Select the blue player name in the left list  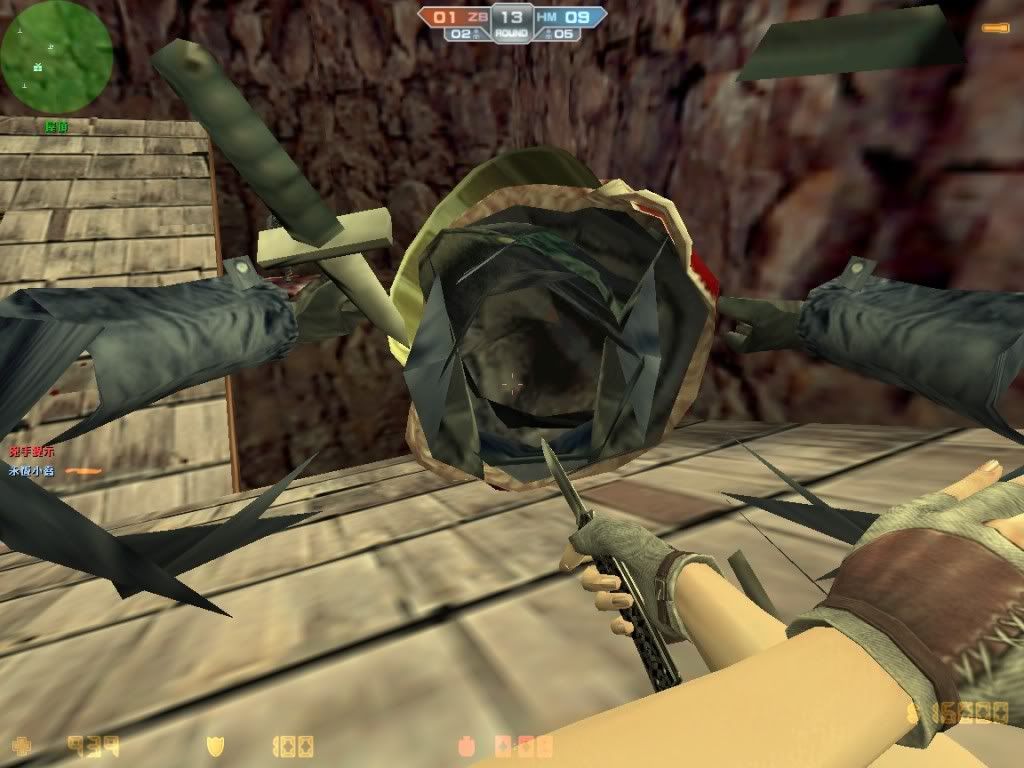(x=30, y=470)
